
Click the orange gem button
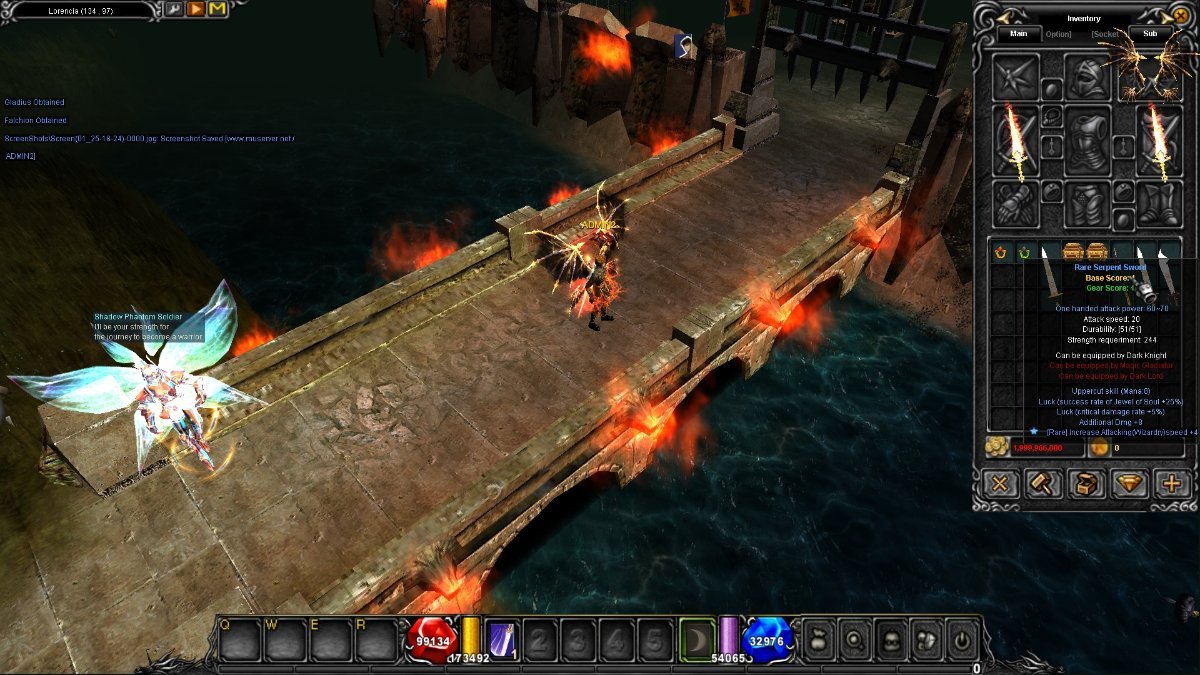1129,484
